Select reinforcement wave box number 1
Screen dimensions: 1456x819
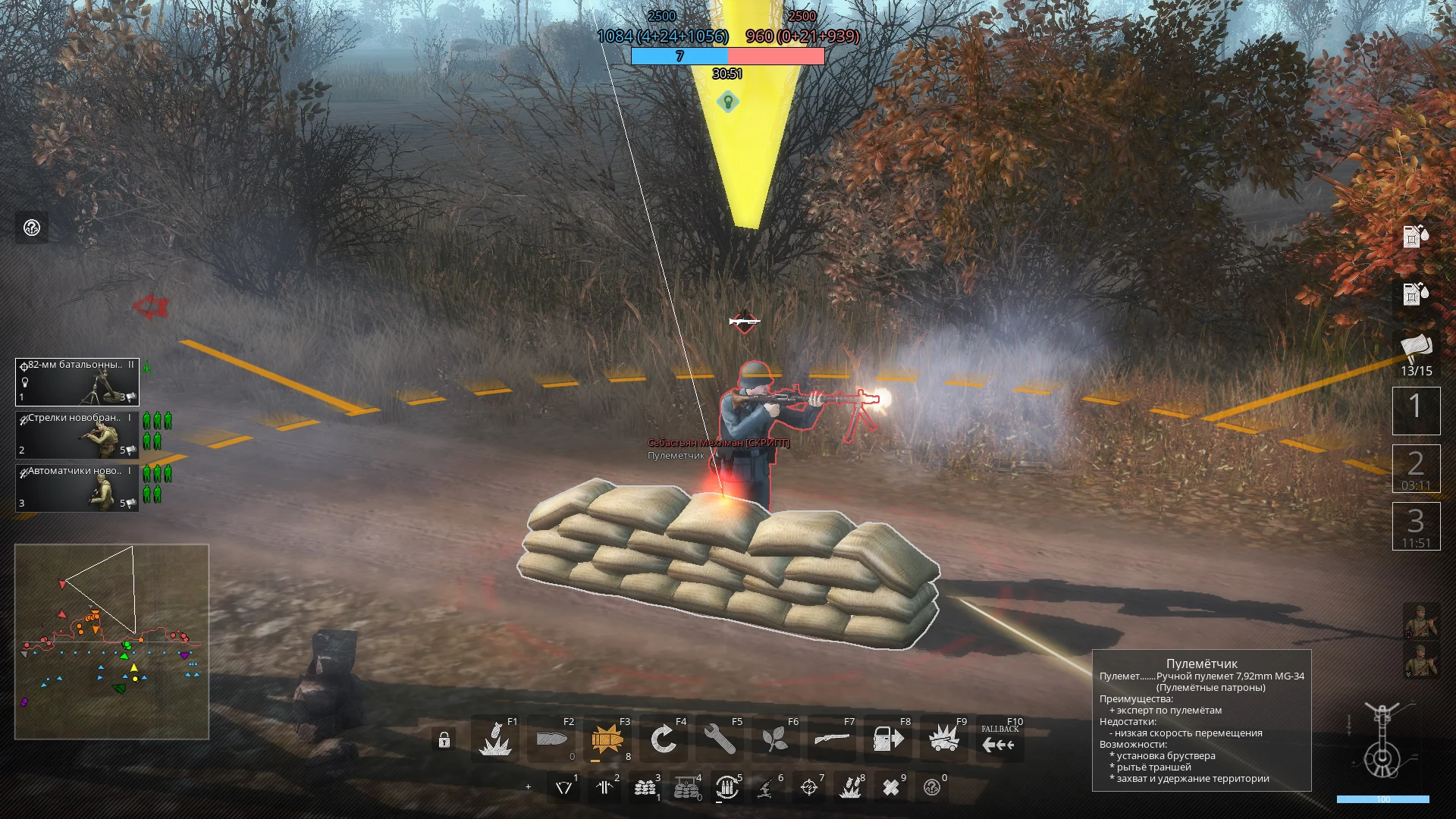click(x=1416, y=409)
